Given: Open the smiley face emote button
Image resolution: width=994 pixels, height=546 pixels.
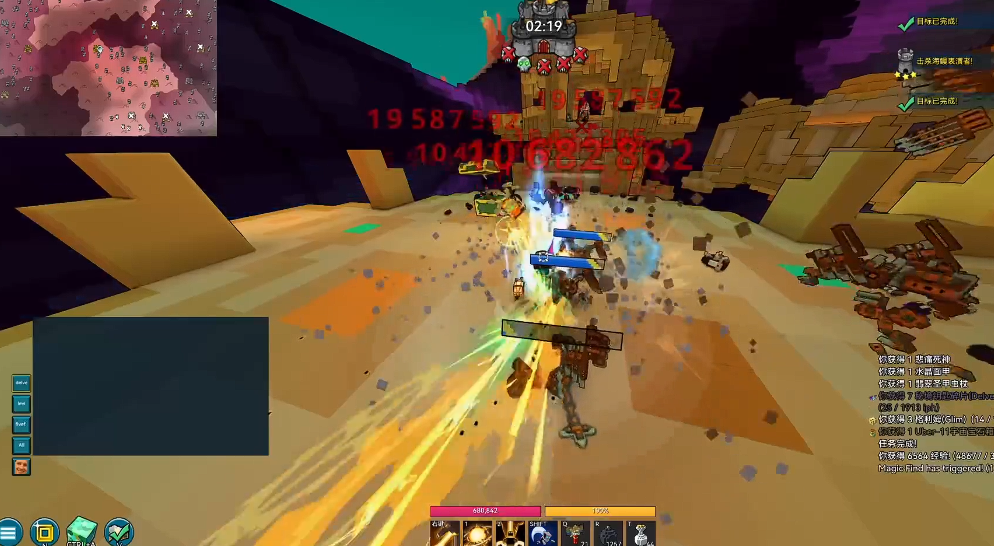Looking at the screenshot, I should click(x=21, y=466).
